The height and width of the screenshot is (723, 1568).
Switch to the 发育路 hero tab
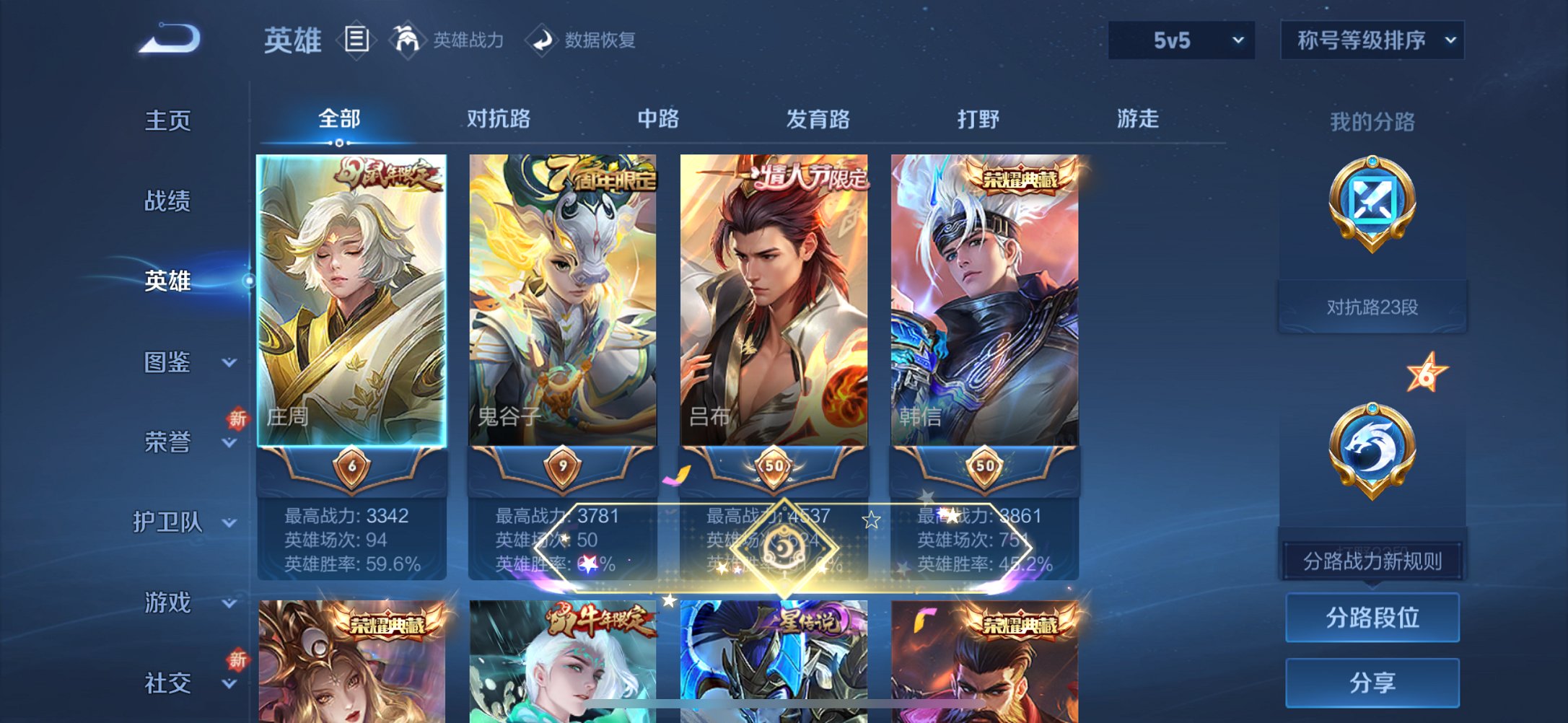(x=816, y=119)
